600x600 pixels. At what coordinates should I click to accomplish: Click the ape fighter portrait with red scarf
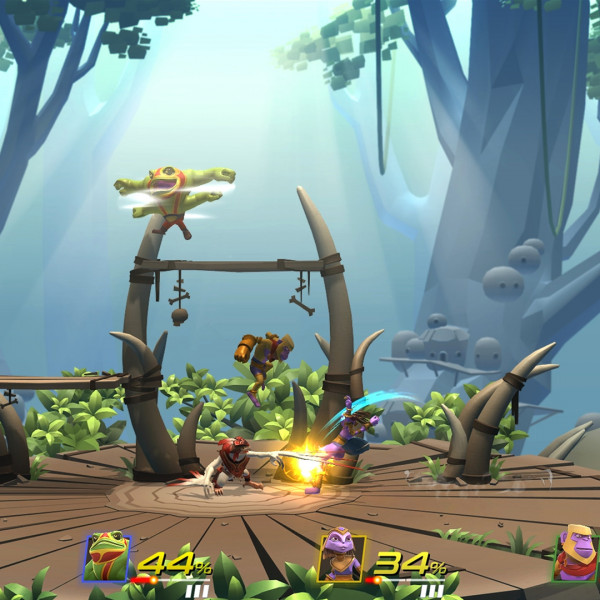(x=577, y=556)
